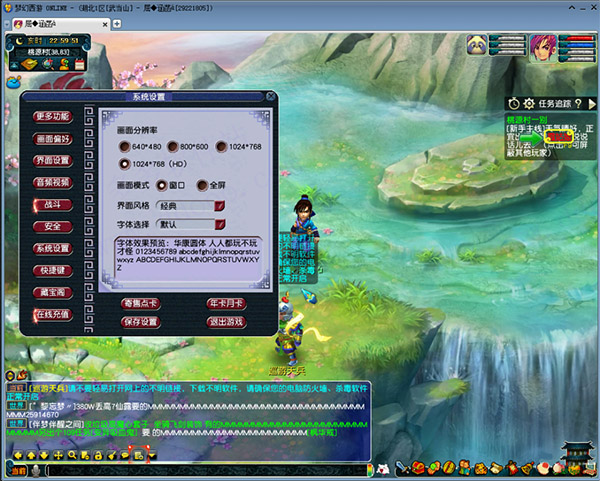
Task: Open the 安全 settings section
Action: [52, 226]
